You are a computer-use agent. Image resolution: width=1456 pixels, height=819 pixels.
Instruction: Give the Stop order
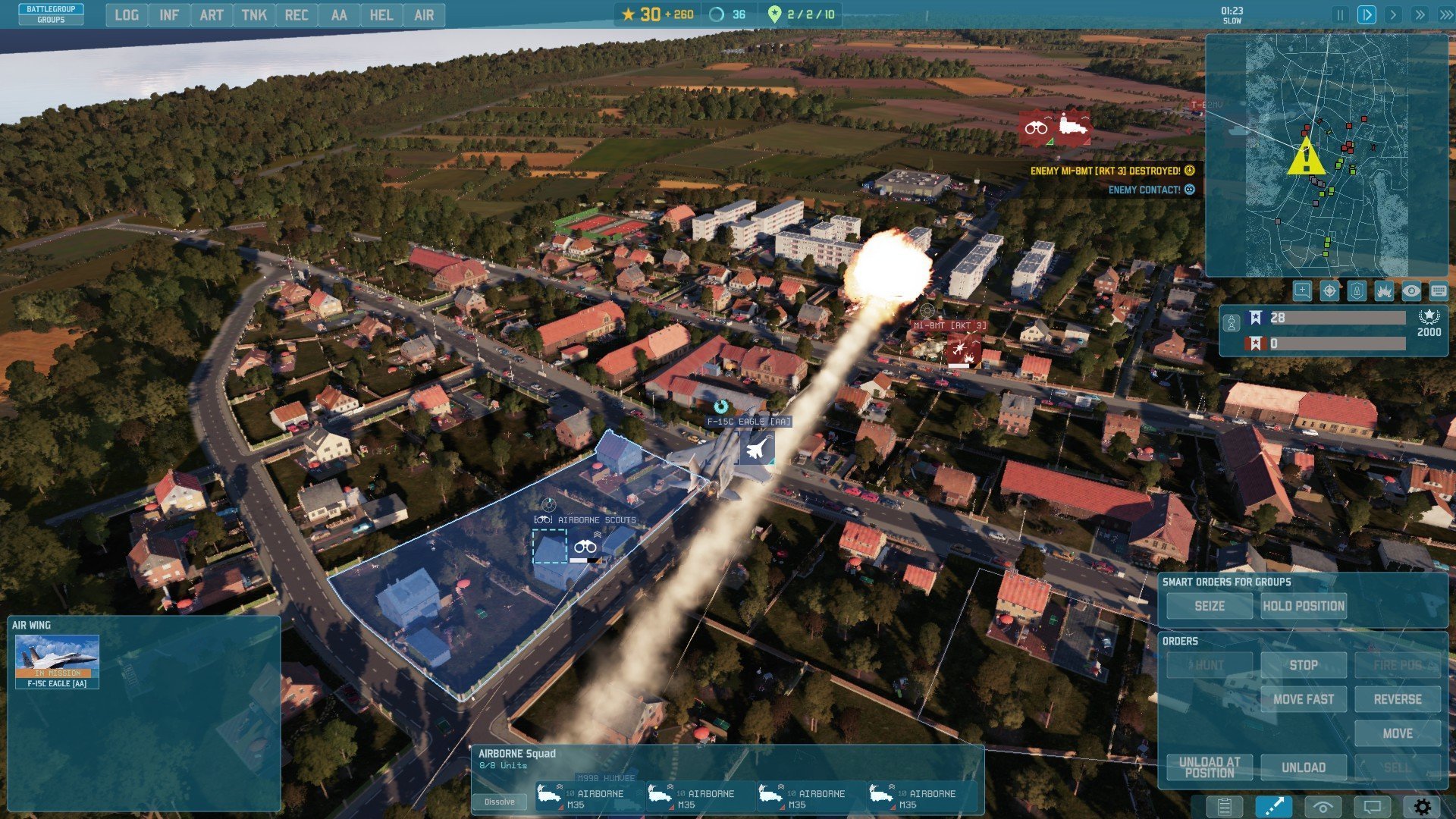pyautogui.click(x=1303, y=665)
